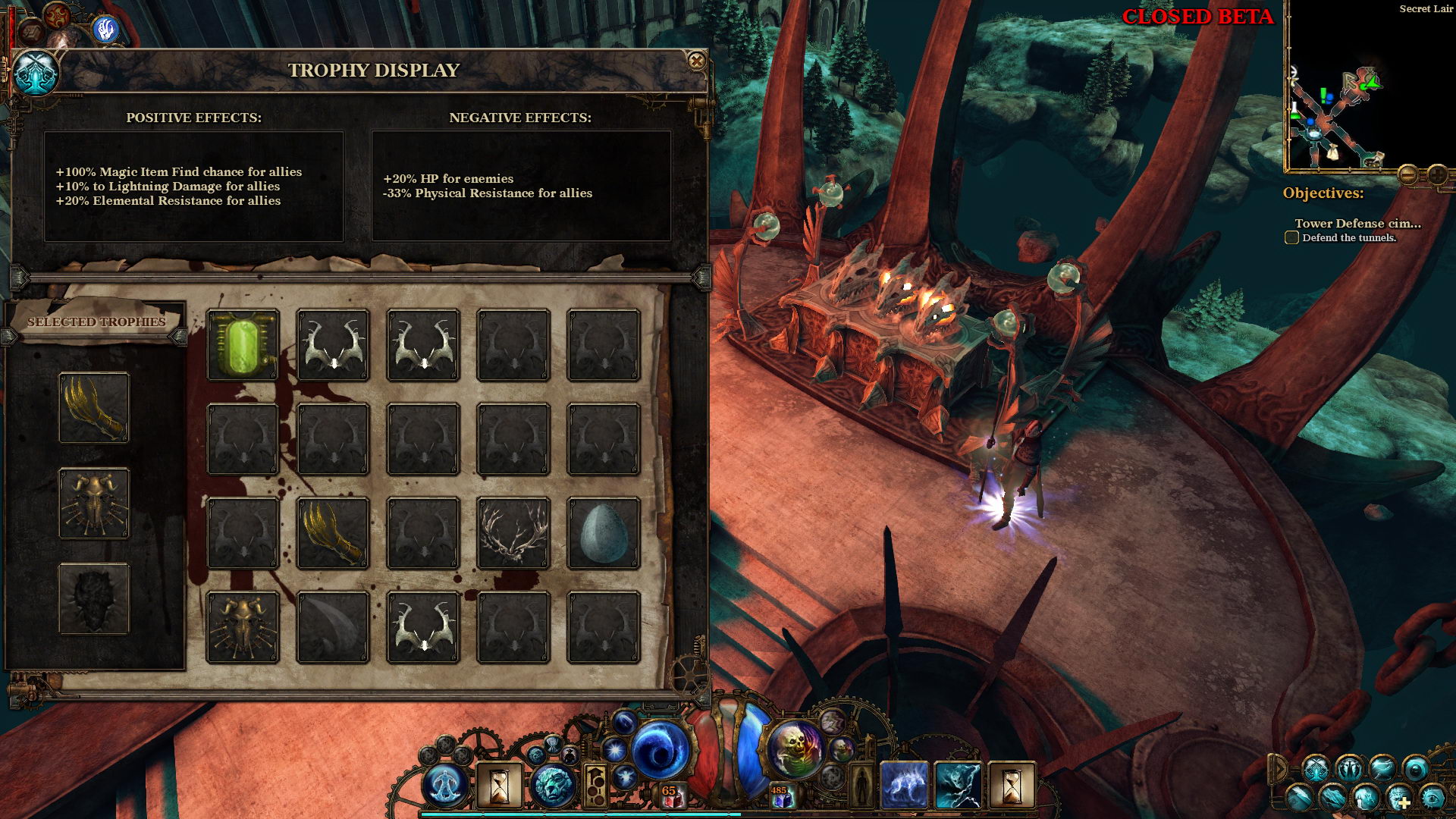The width and height of the screenshot is (1456, 819).
Task: Select the golden claw in the trophy grid
Action: click(333, 533)
